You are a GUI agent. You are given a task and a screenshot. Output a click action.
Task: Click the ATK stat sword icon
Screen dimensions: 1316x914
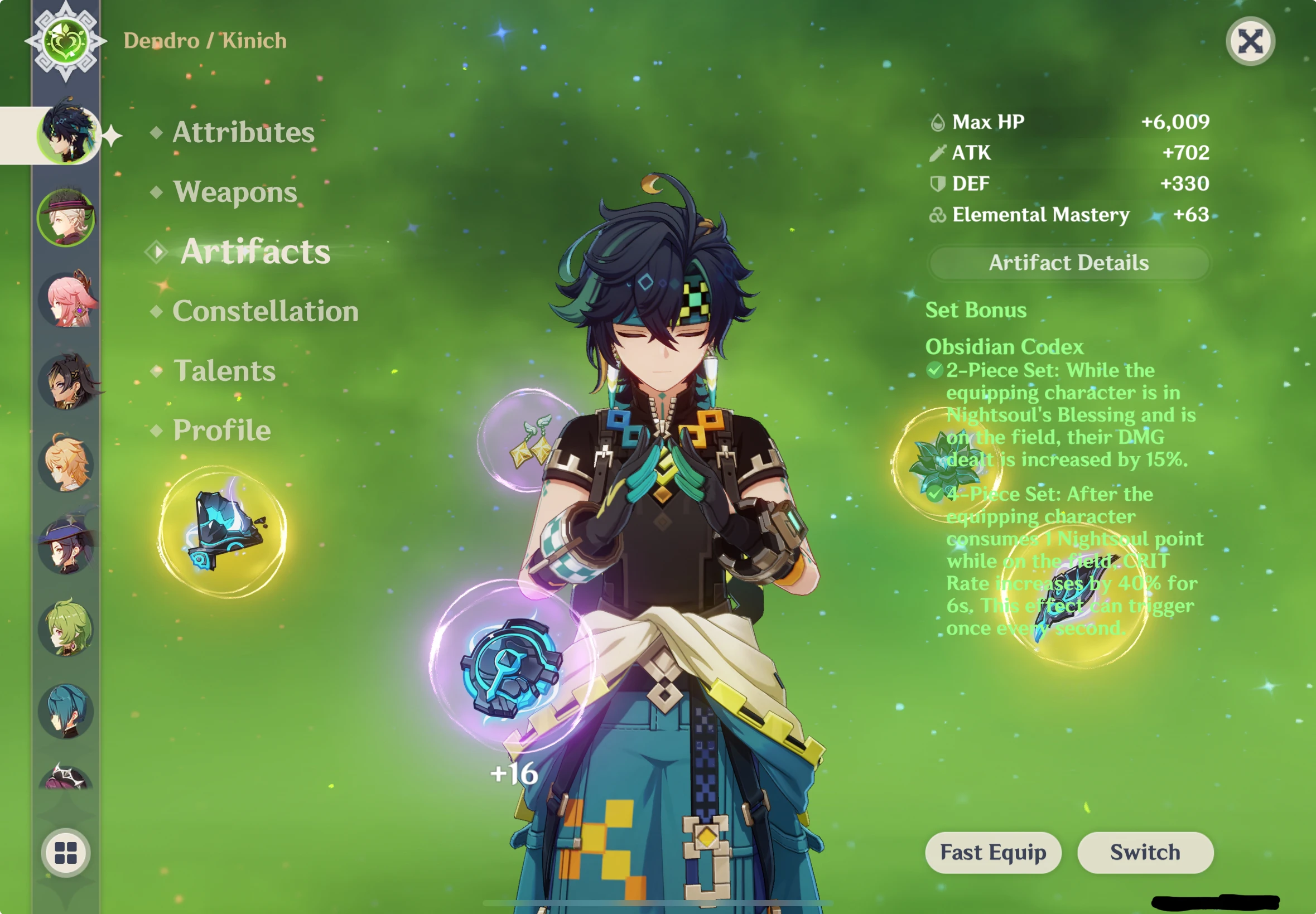pos(938,153)
